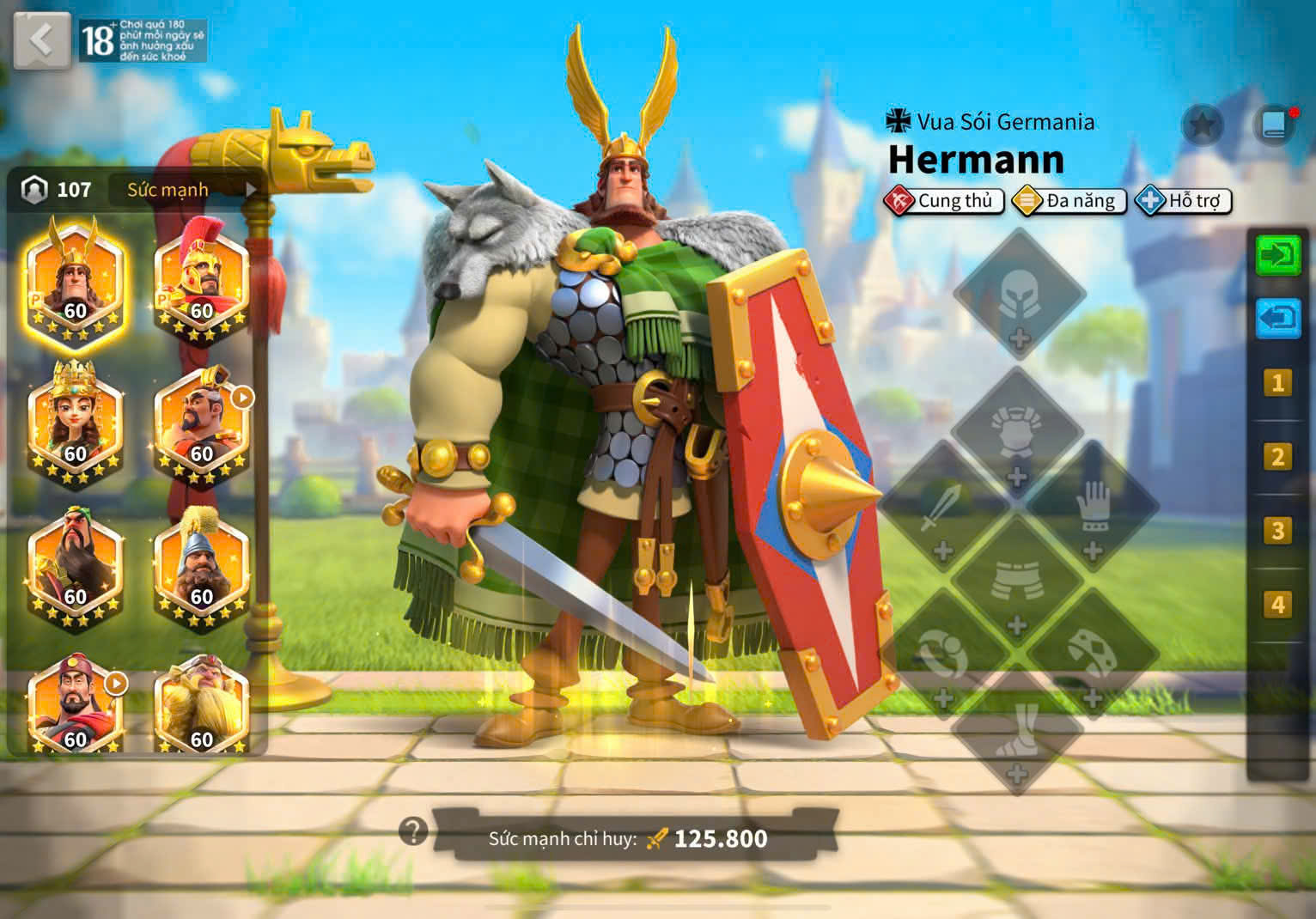This screenshot has height=919, width=1316.
Task: Select the crowned queen commander portrait
Action: click(x=75, y=425)
